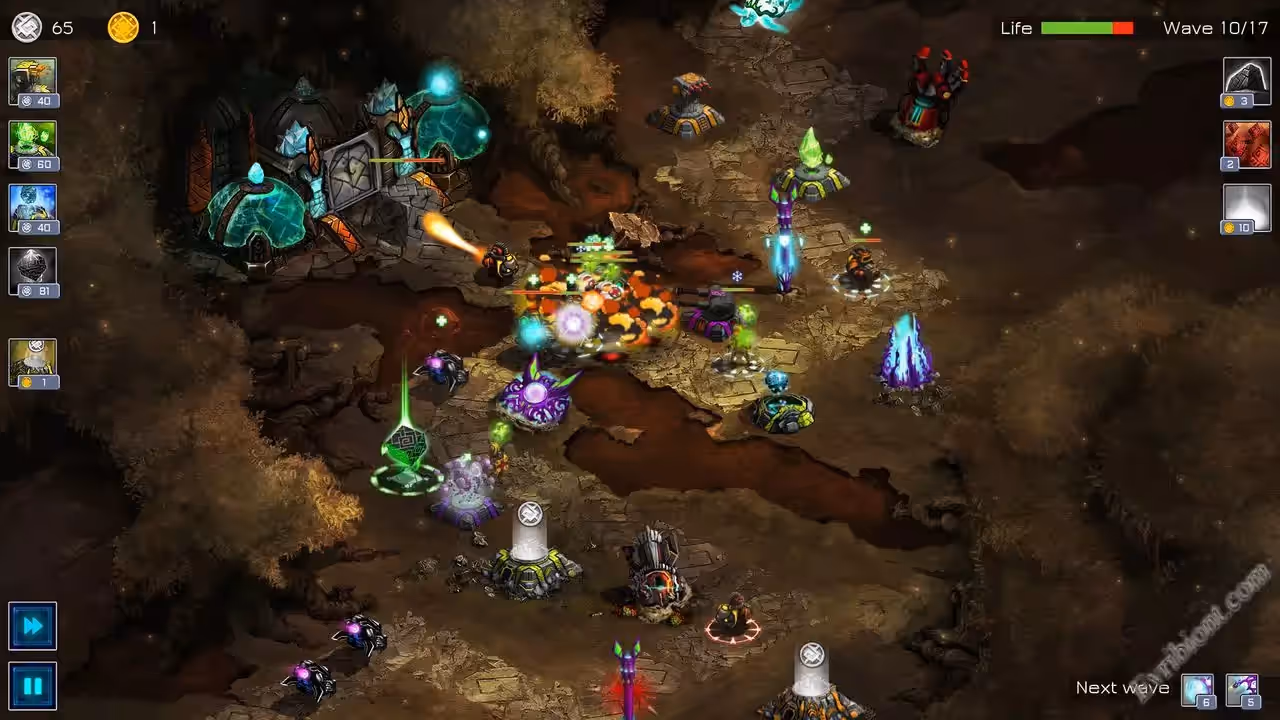Toggle fast-forward game speed
The height and width of the screenshot is (720, 1280).
33,626
